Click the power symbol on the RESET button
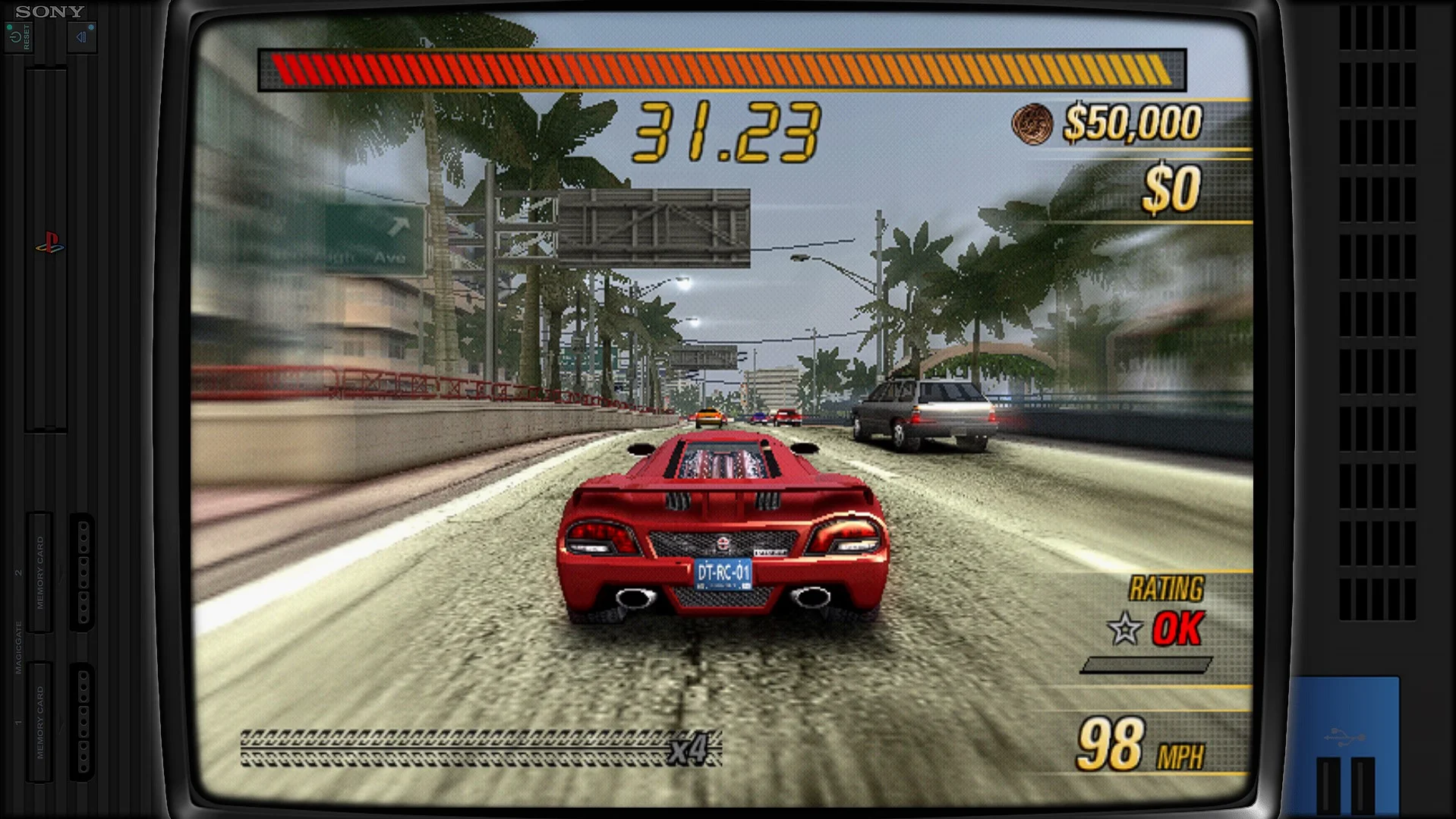1456x819 pixels. tap(16, 38)
